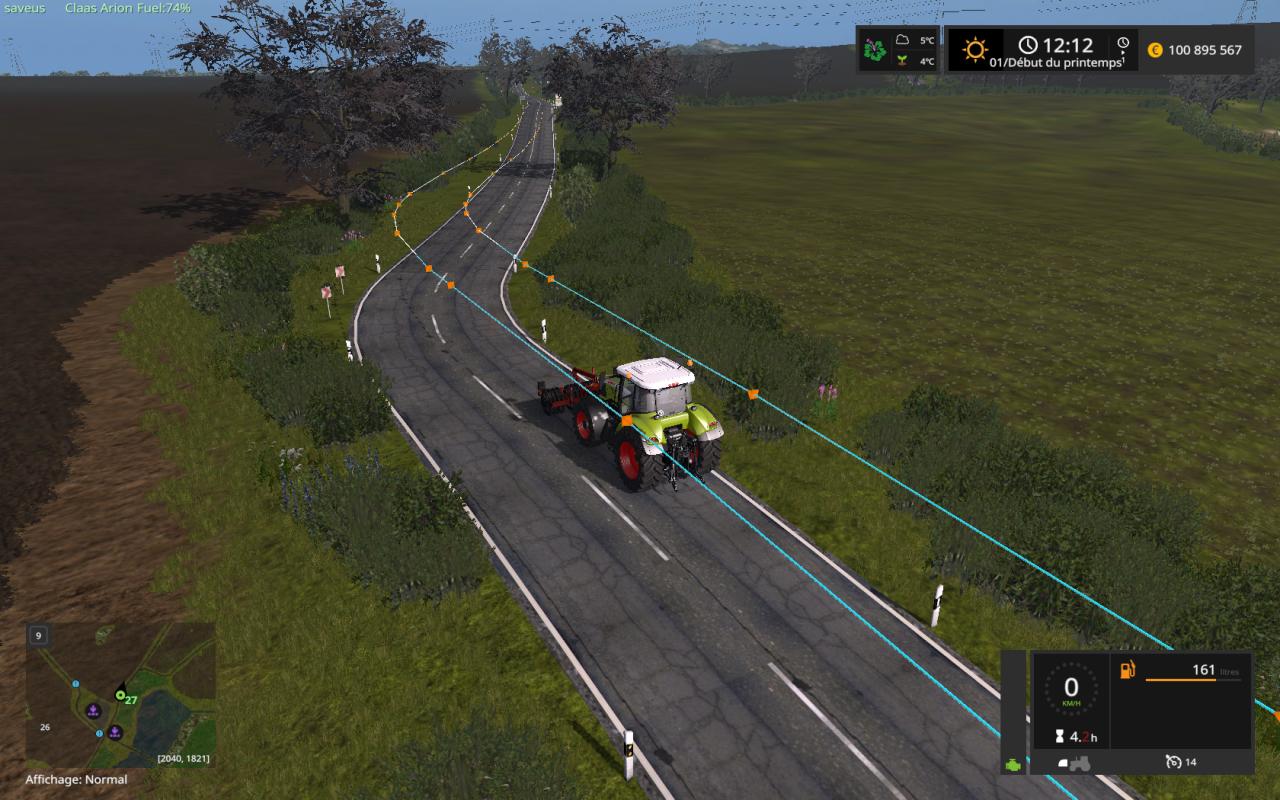Click the green engine status icon

(1014, 764)
